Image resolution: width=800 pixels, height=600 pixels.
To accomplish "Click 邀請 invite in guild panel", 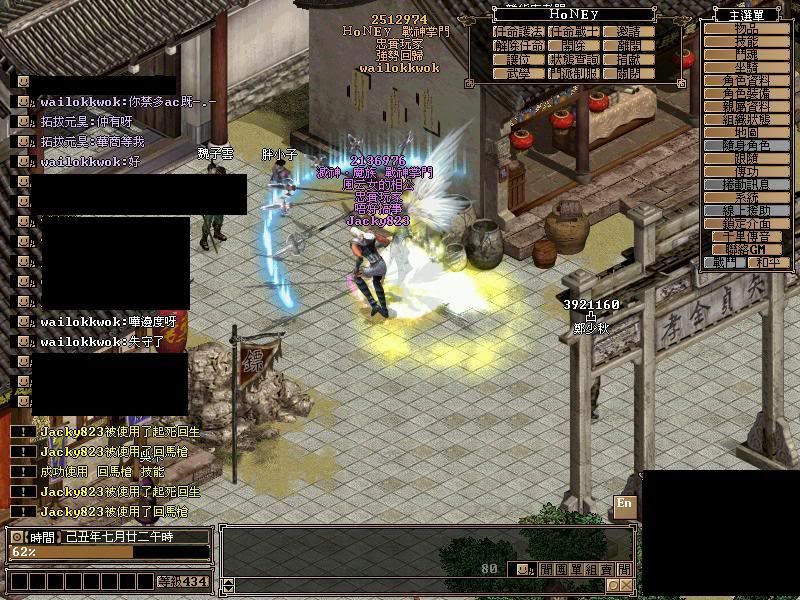I will coord(629,32).
